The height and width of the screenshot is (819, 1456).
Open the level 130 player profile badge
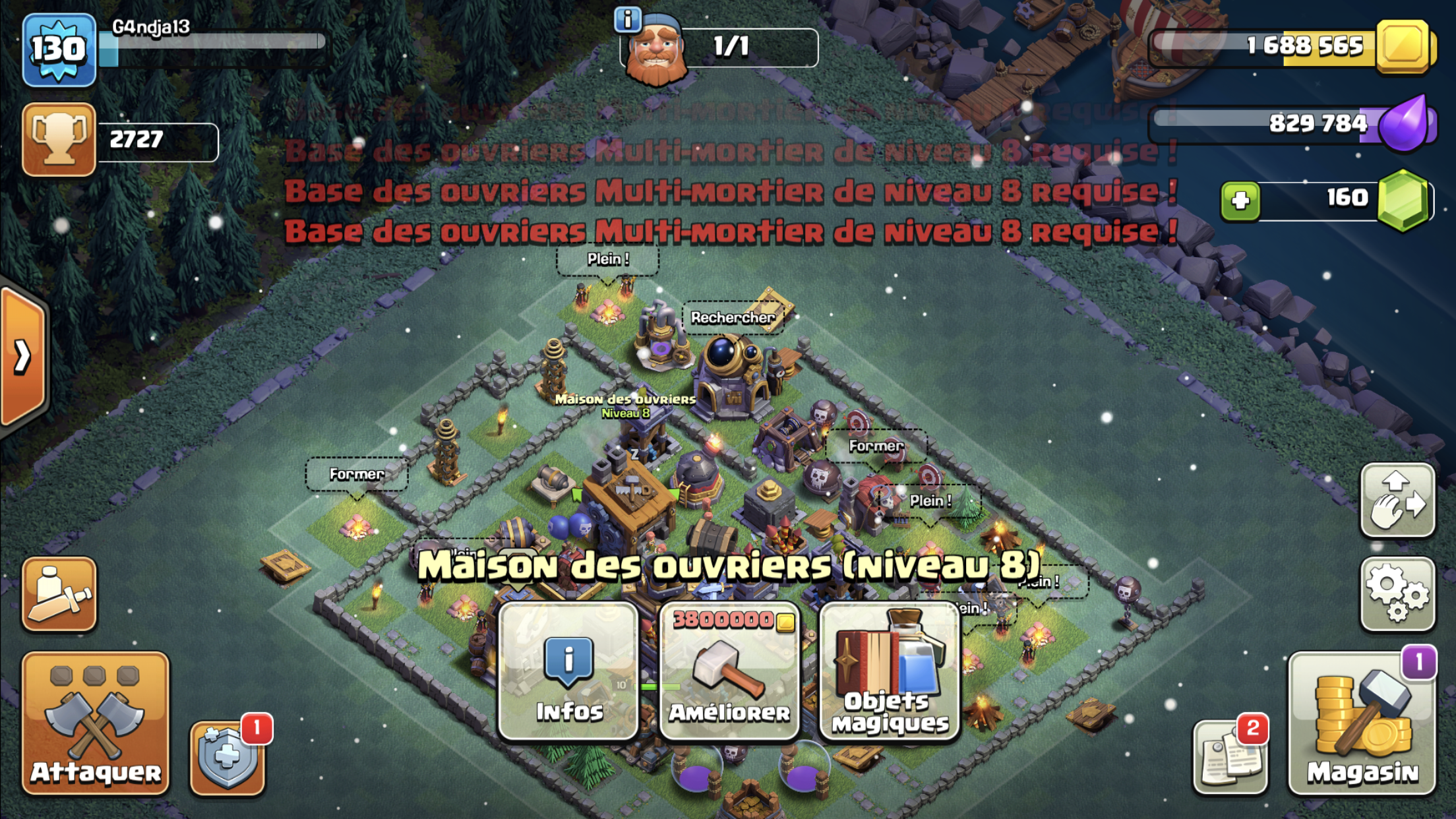point(59,49)
